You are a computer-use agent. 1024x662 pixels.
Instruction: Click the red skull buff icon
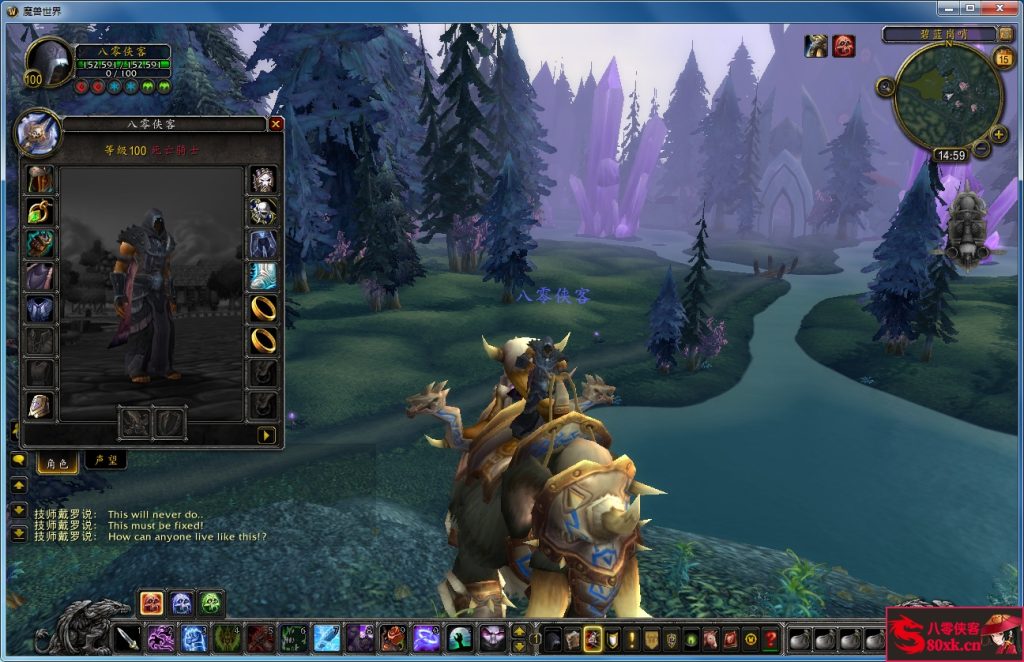[x=844, y=46]
